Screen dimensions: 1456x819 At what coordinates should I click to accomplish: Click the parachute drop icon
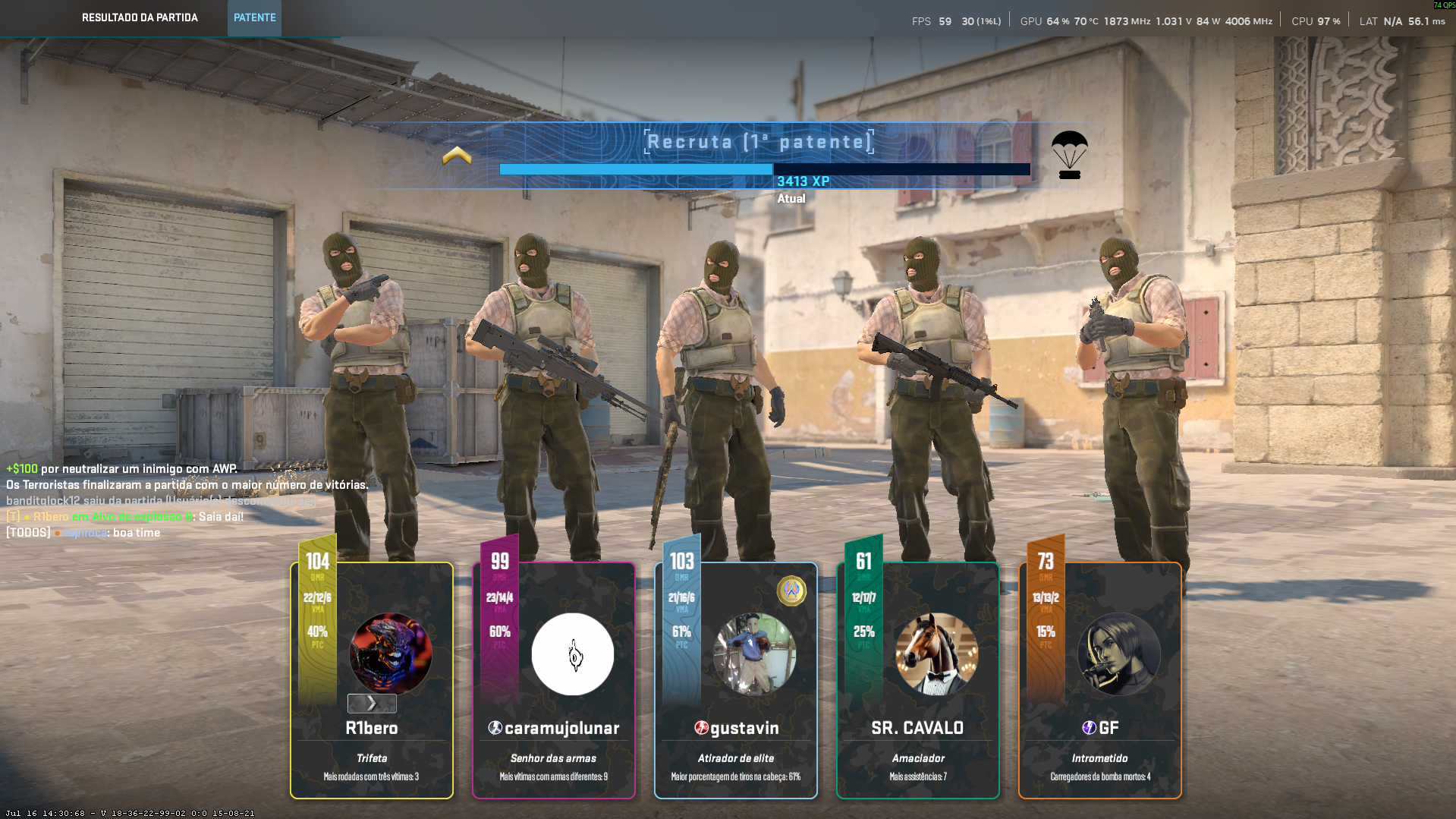coord(1069,154)
